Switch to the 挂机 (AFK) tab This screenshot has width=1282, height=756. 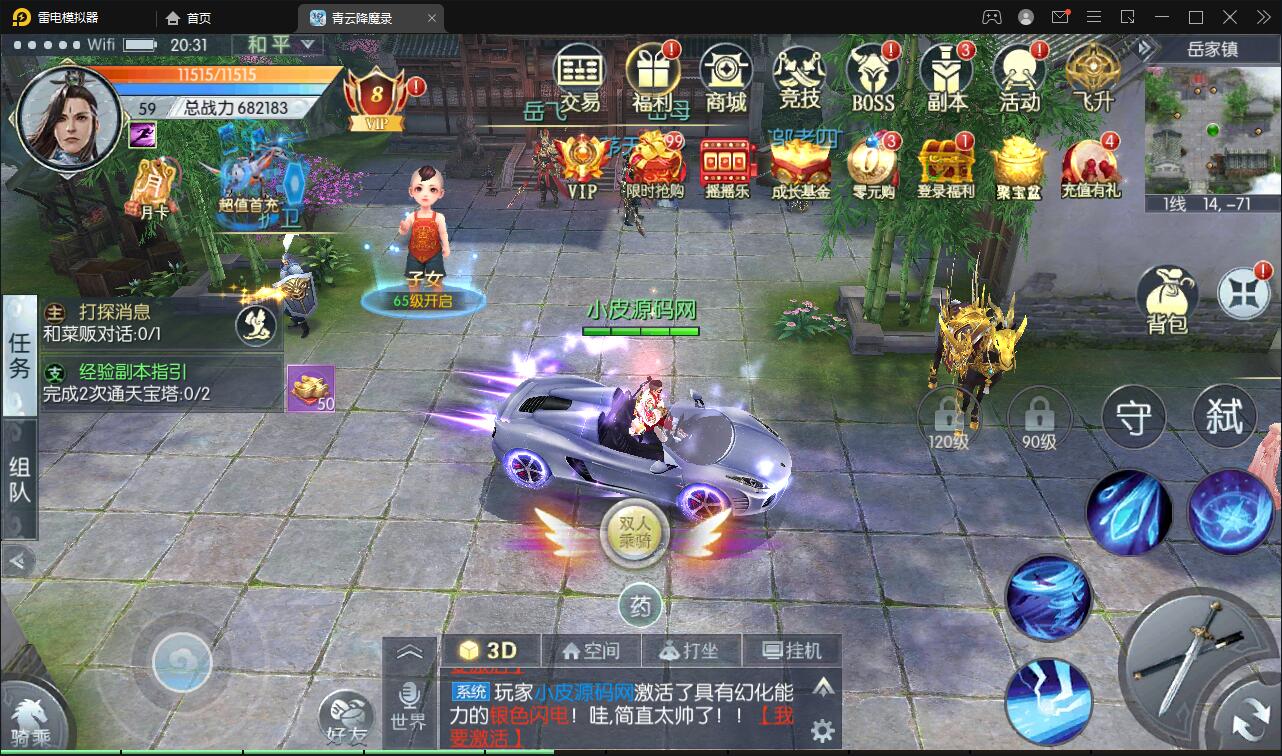pos(793,650)
